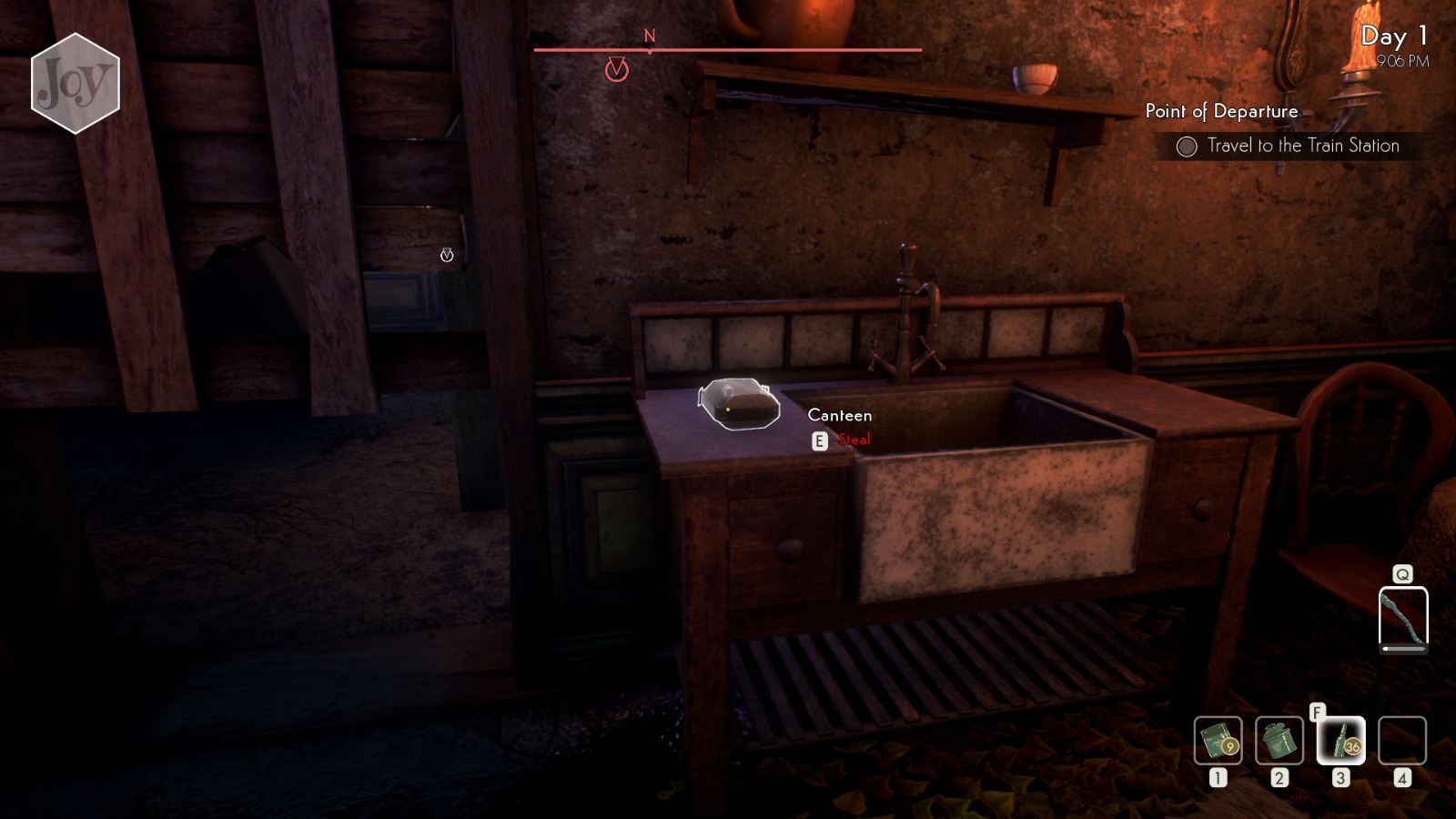Click the waypoint marker on the left wall
The image size is (1456, 819).
click(446, 256)
